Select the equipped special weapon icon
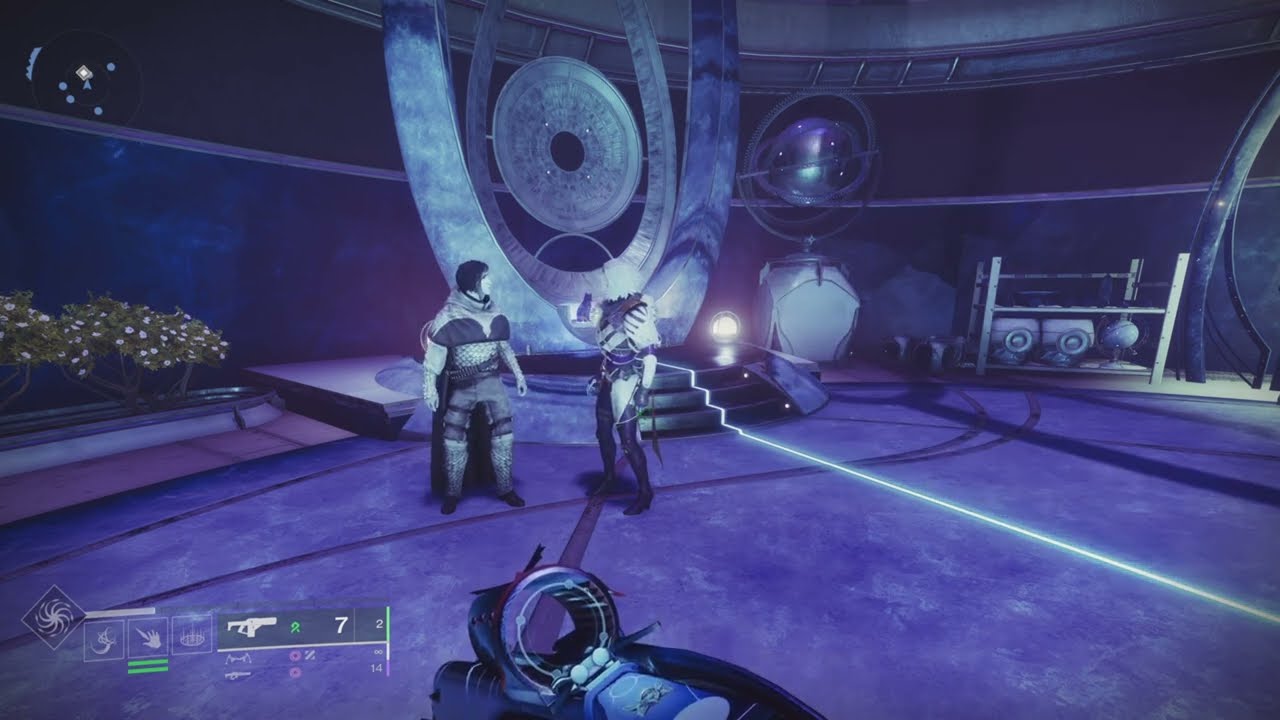 coord(250,627)
